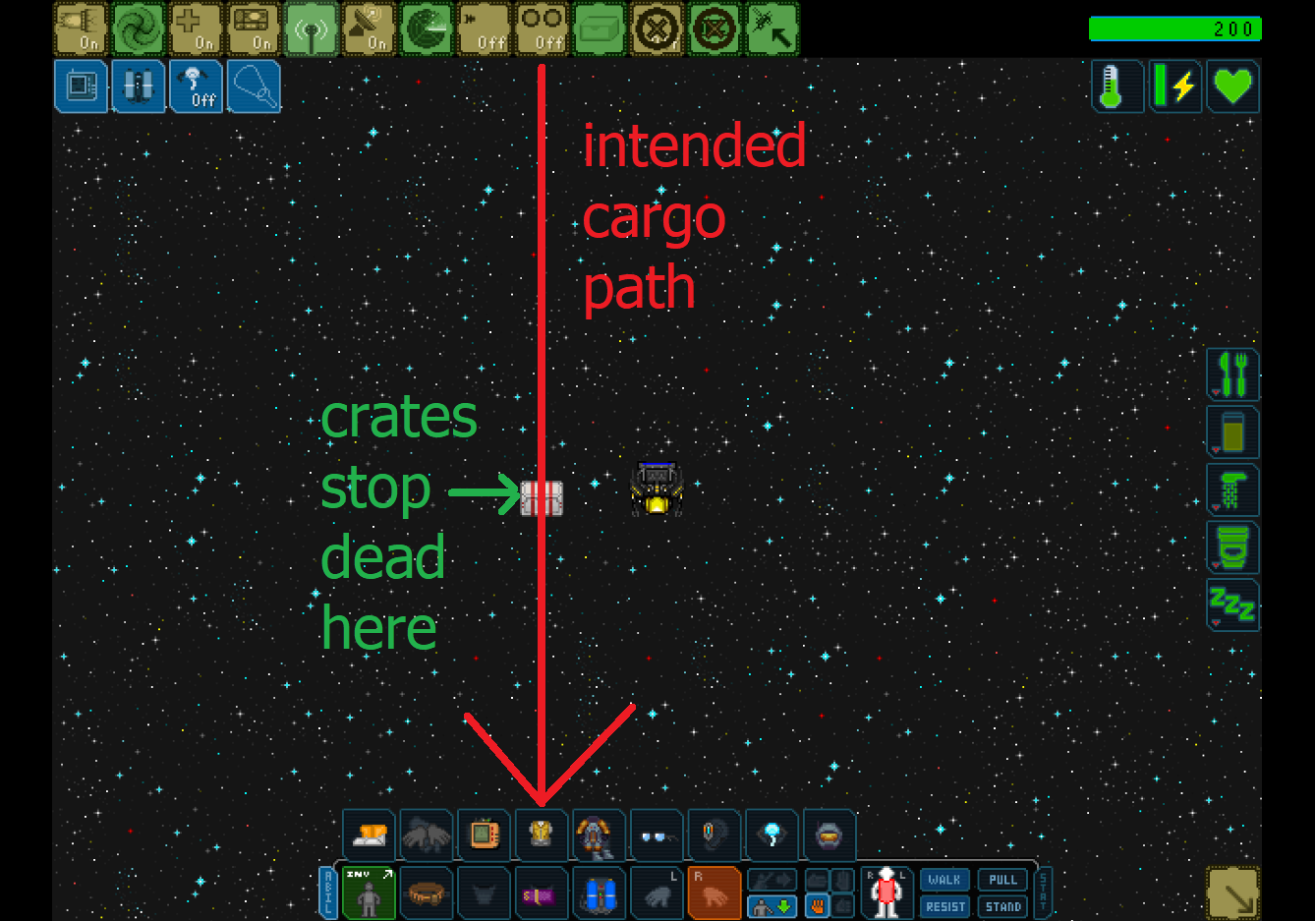The image size is (1316, 921).
Task: Click the antenna communications icon
Action: (312, 29)
